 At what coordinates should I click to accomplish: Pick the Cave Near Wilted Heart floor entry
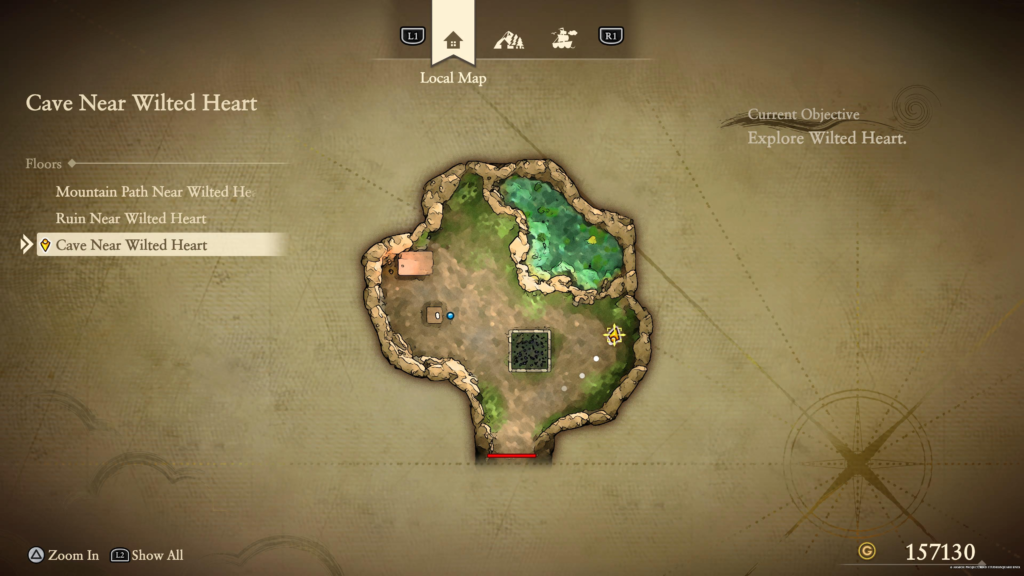pos(132,245)
